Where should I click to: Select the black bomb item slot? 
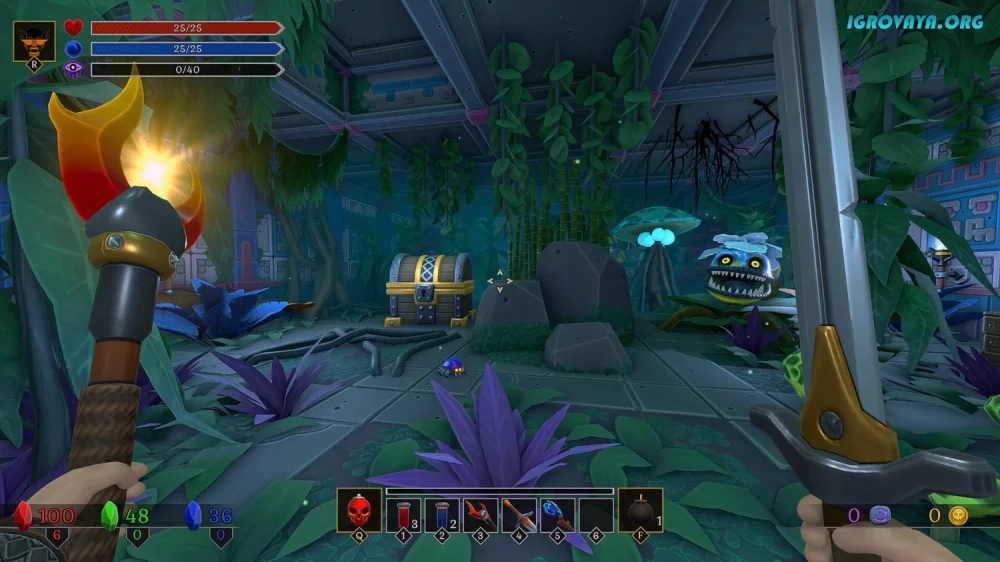[640, 512]
